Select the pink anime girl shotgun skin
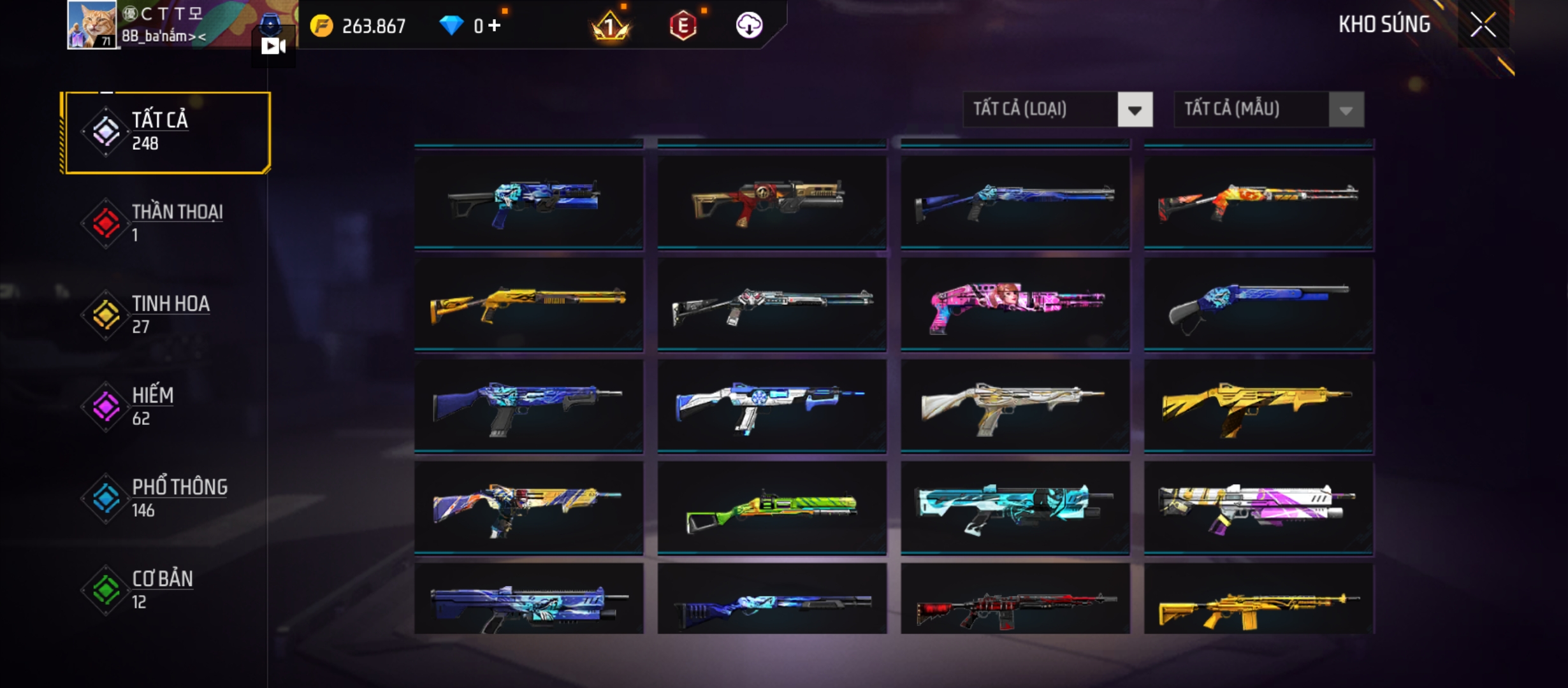Screen dimensions: 1568x688 [1015, 305]
